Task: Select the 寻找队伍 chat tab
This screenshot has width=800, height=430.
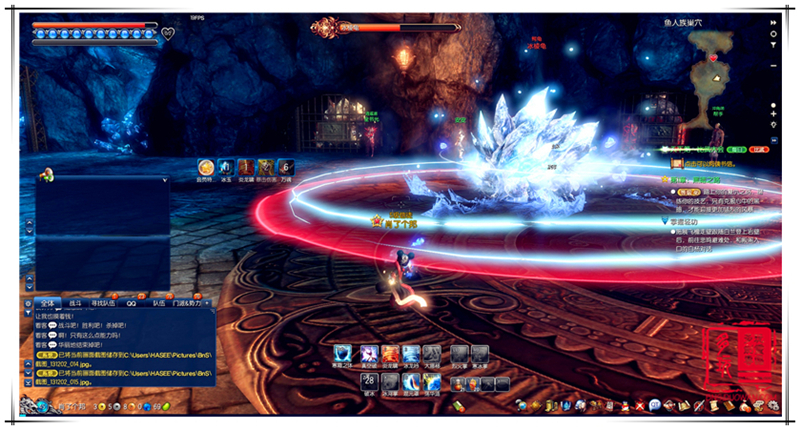Action: click(x=103, y=301)
